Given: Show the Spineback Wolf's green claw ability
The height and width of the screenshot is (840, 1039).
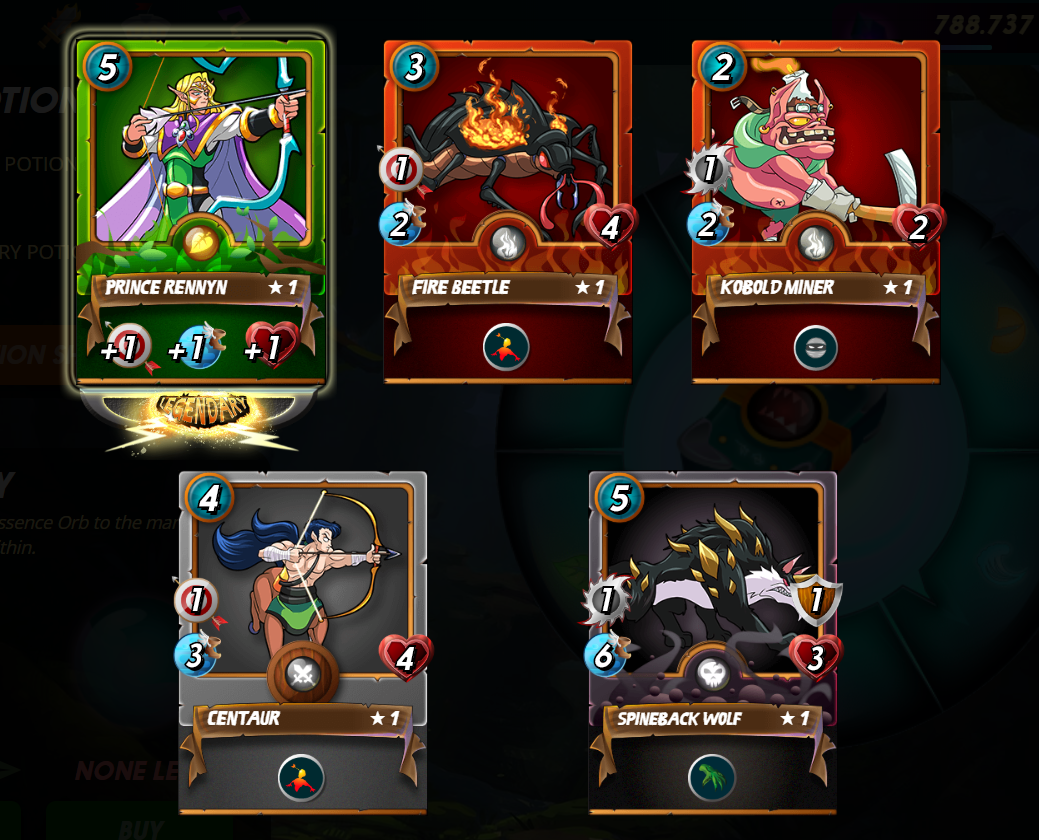Looking at the screenshot, I should (711, 777).
